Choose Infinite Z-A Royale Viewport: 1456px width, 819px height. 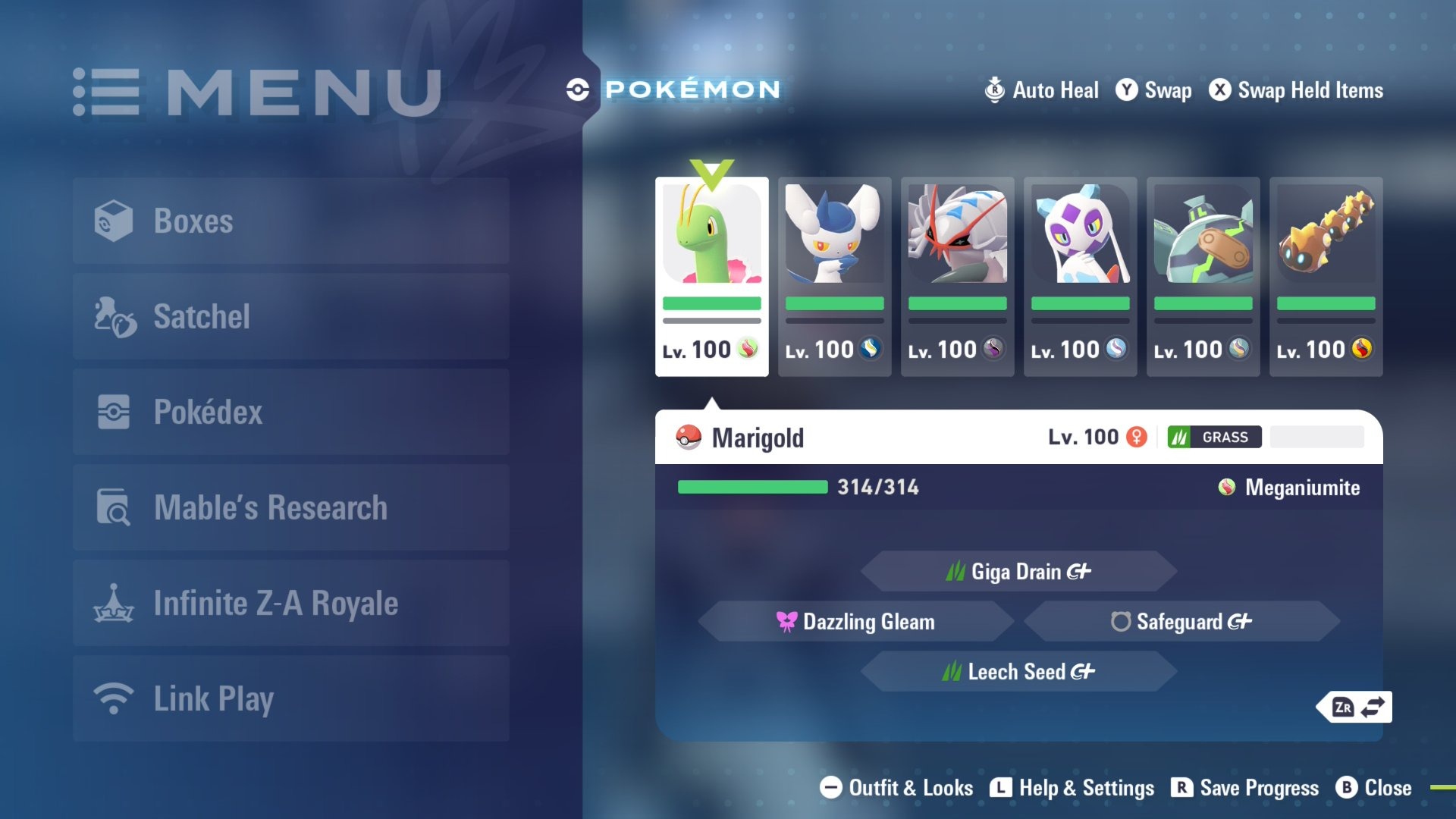point(291,603)
